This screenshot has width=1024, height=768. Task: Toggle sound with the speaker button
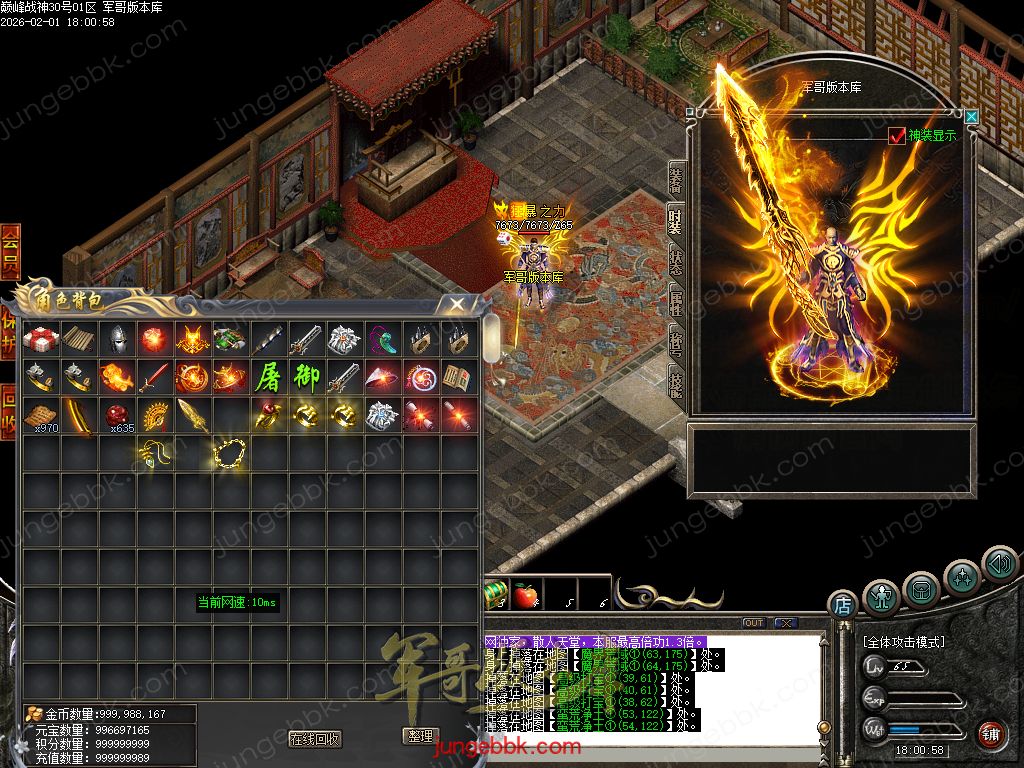click(999, 563)
